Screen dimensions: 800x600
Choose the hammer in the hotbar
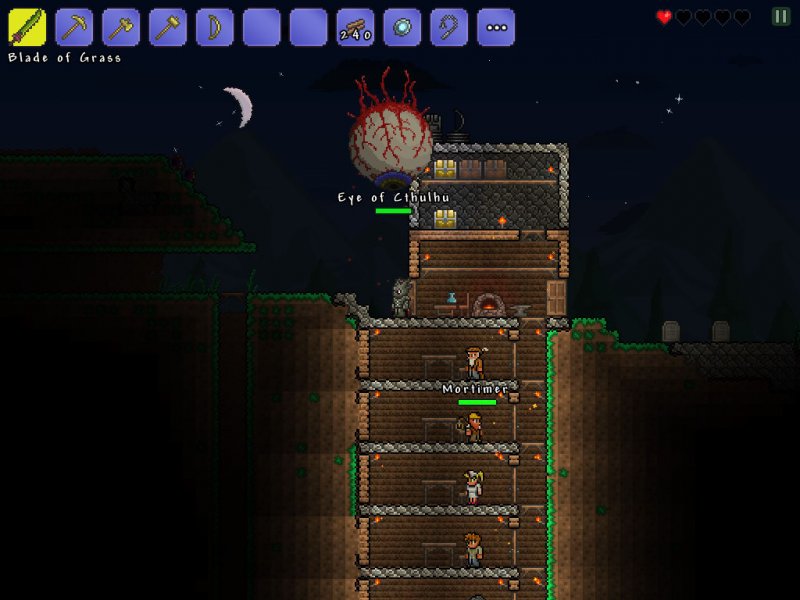(168, 27)
